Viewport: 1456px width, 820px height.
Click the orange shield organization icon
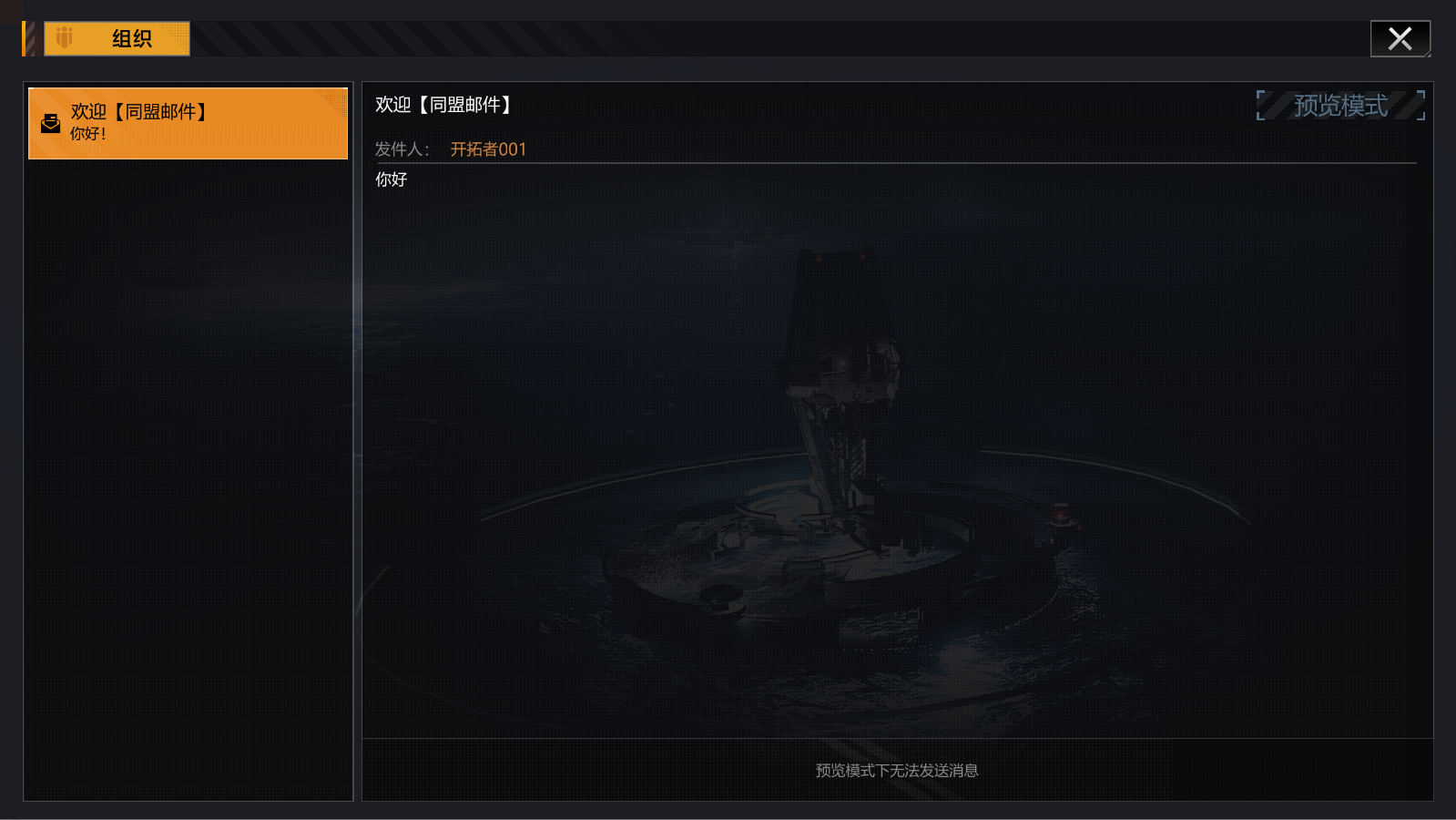[x=62, y=38]
